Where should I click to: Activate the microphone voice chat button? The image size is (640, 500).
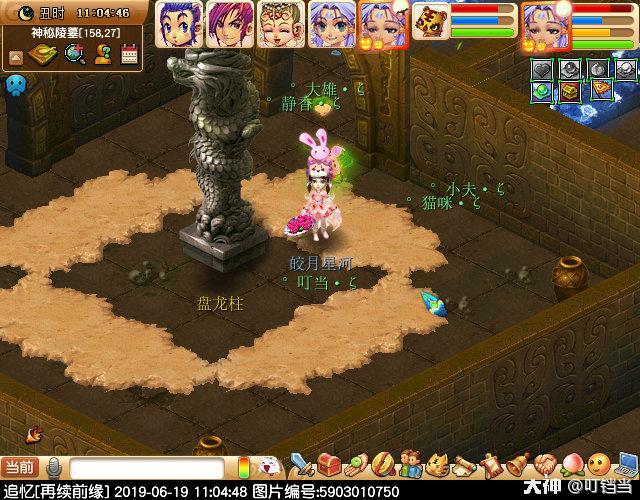click(54, 468)
